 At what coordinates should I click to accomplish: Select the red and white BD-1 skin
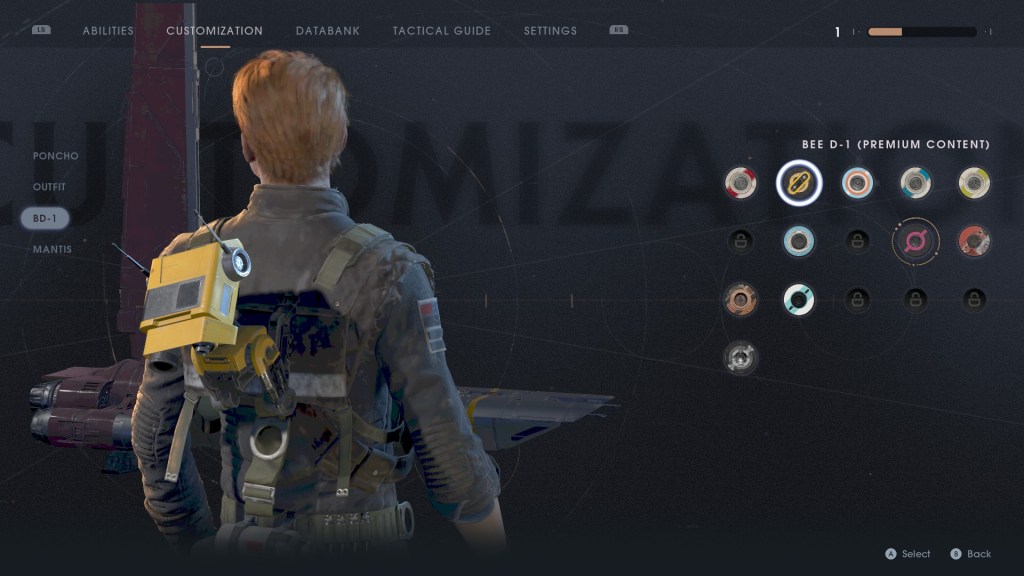pyautogui.click(x=741, y=183)
